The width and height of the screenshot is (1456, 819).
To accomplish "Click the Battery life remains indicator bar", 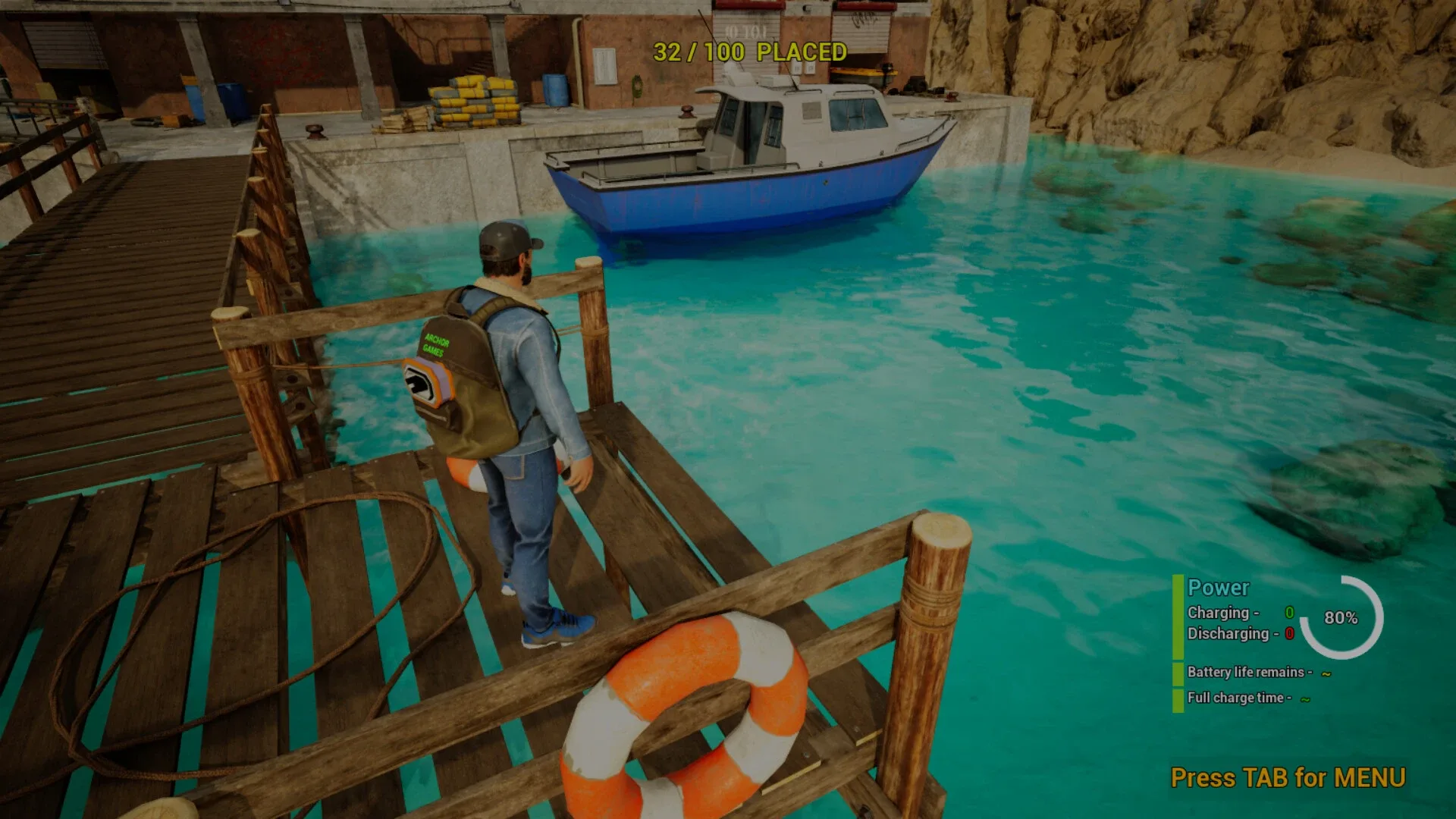I will pos(1178,672).
